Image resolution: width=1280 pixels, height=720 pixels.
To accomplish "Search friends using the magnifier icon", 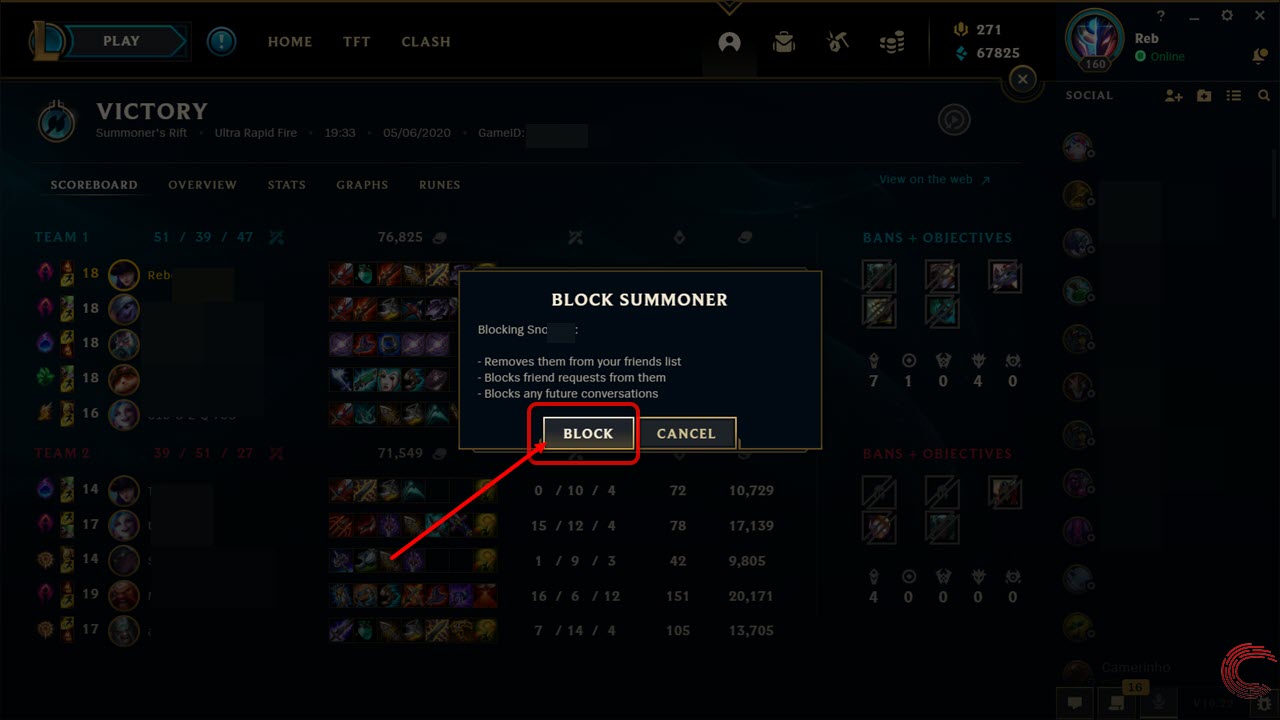I will 1264,95.
